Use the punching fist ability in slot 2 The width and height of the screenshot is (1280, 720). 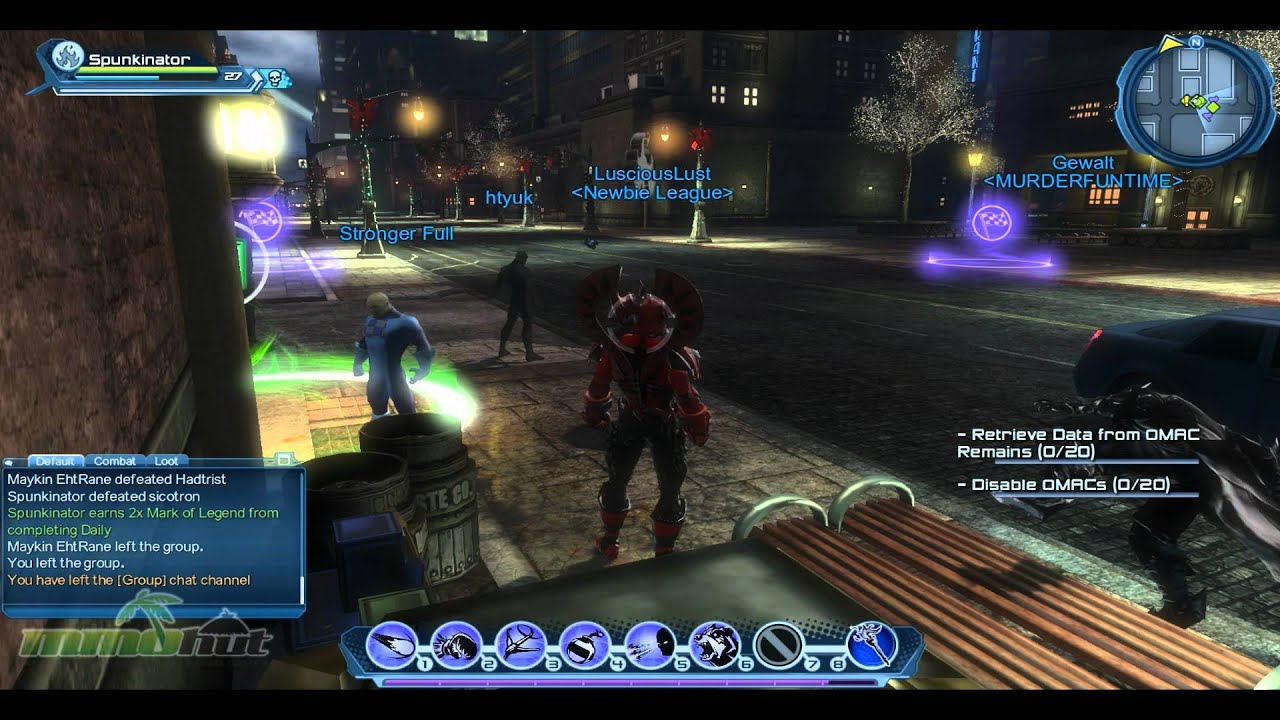point(456,645)
